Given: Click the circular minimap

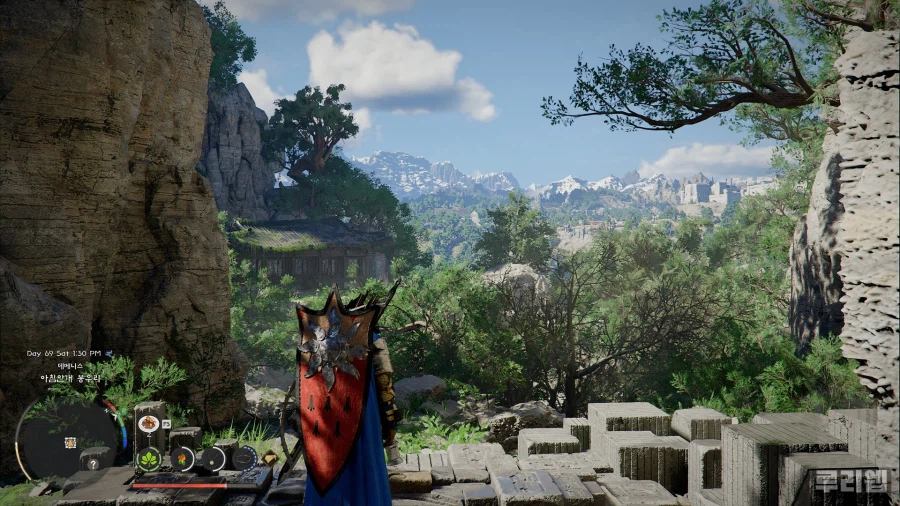Looking at the screenshot, I should (x=67, y=441).
